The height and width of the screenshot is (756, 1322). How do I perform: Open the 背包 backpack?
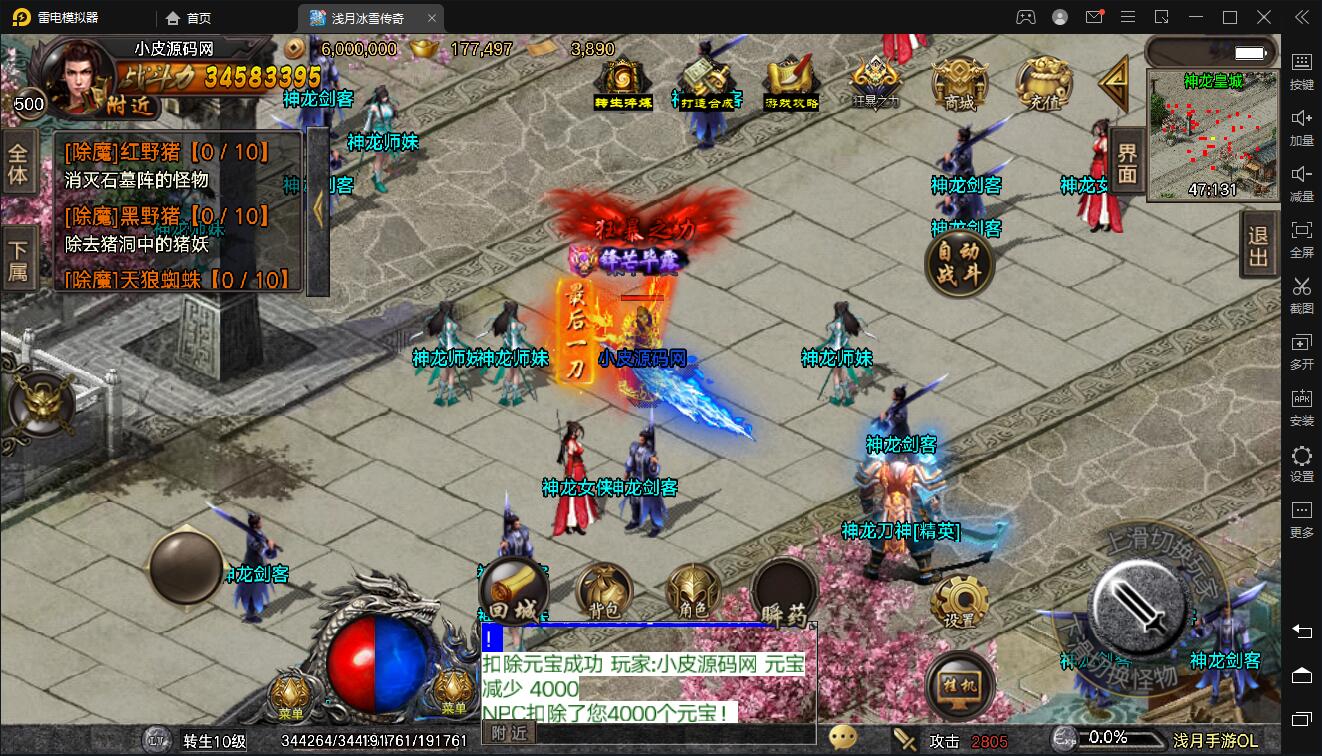[x=603, y=591]
